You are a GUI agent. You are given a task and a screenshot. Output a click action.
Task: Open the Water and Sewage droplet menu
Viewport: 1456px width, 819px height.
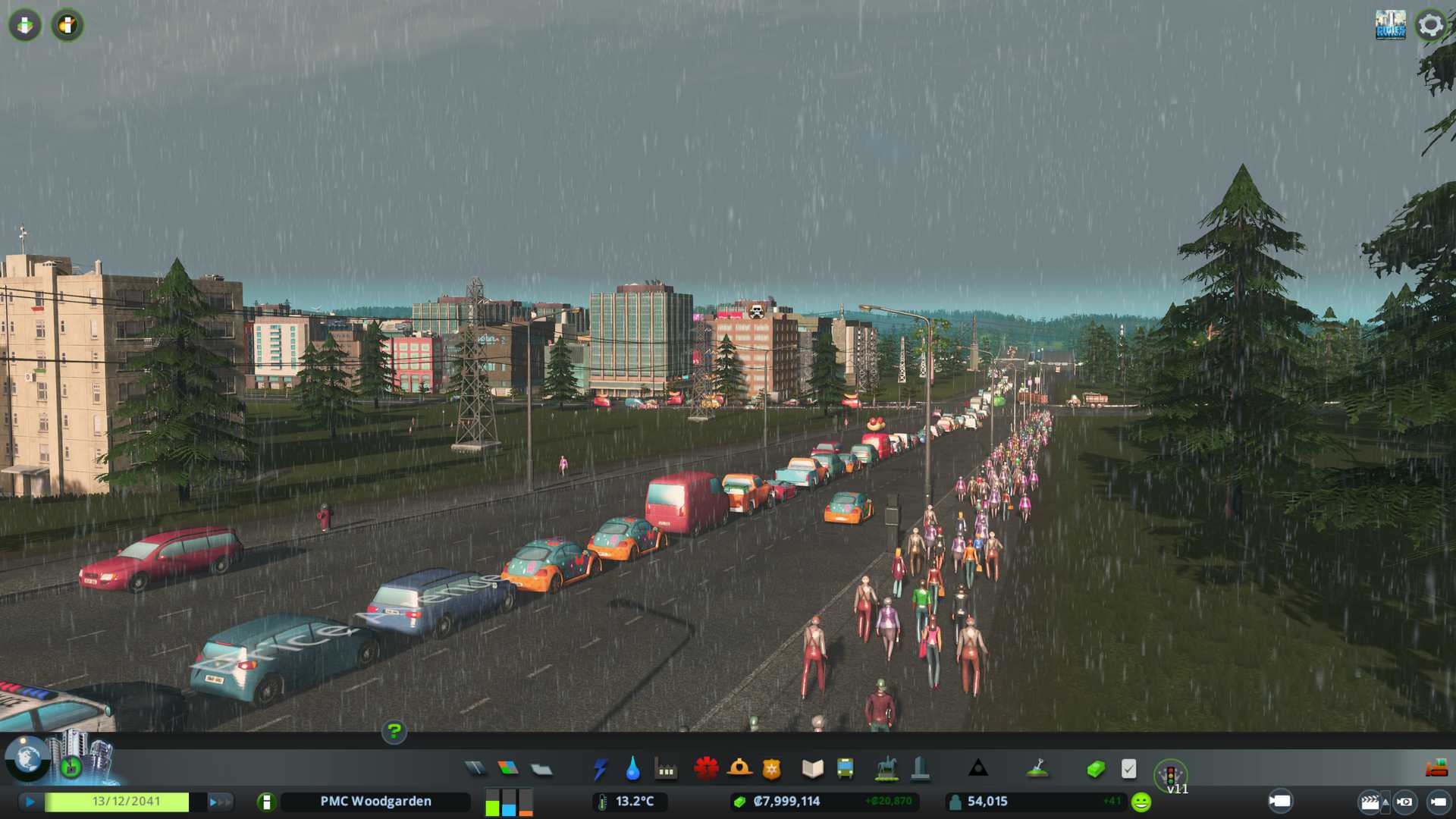tap(632, 769)
